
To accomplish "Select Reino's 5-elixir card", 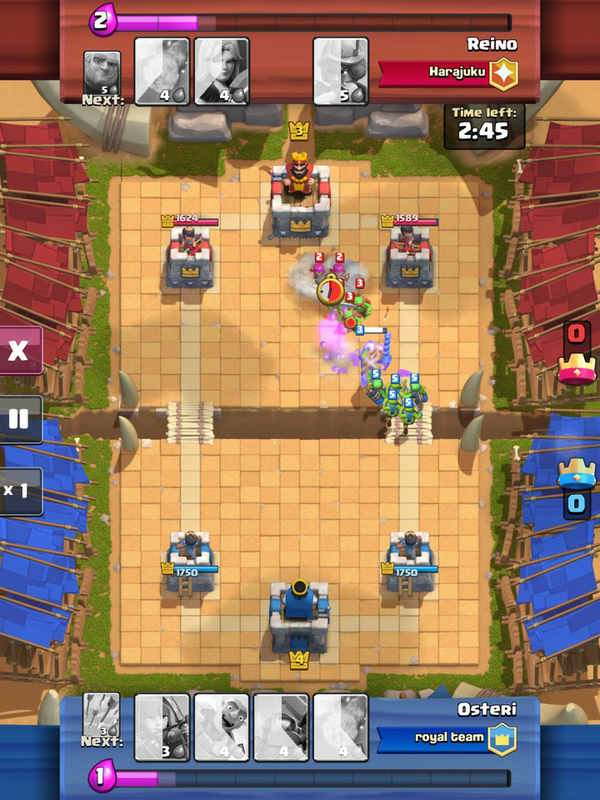I will [341, 71].
